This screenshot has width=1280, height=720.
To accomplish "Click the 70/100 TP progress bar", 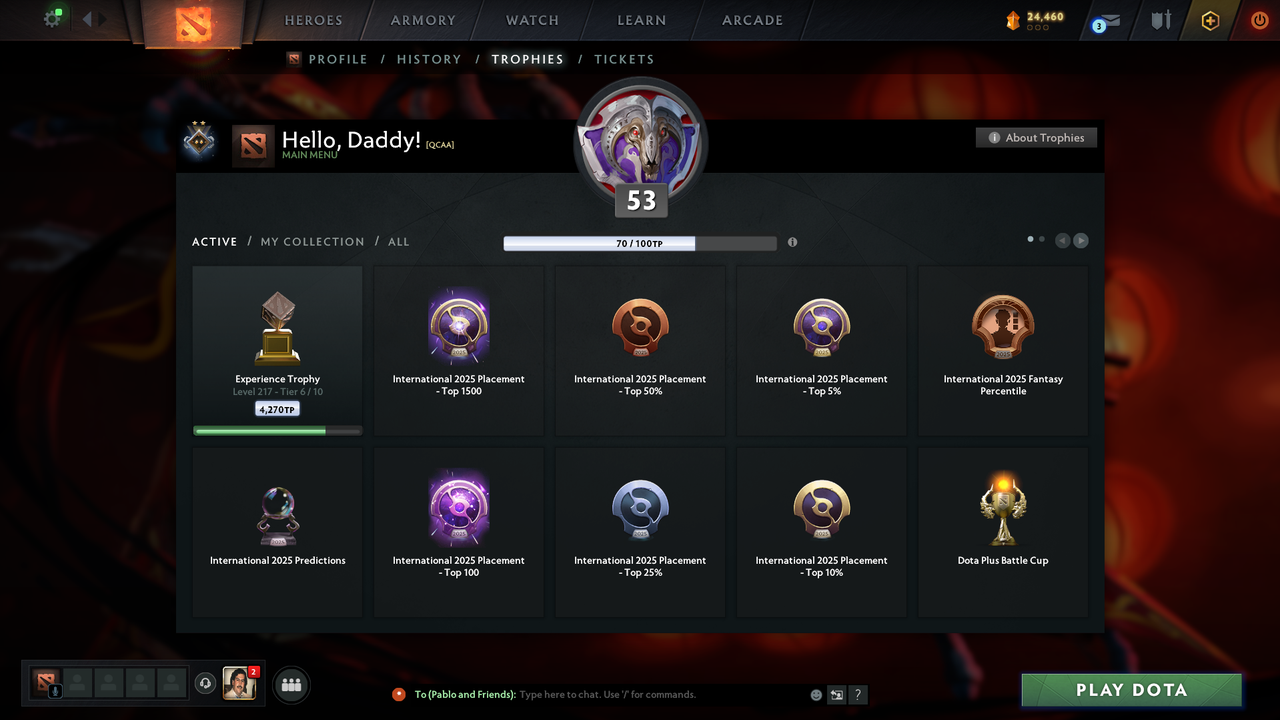I will click(x=640, y=243).
